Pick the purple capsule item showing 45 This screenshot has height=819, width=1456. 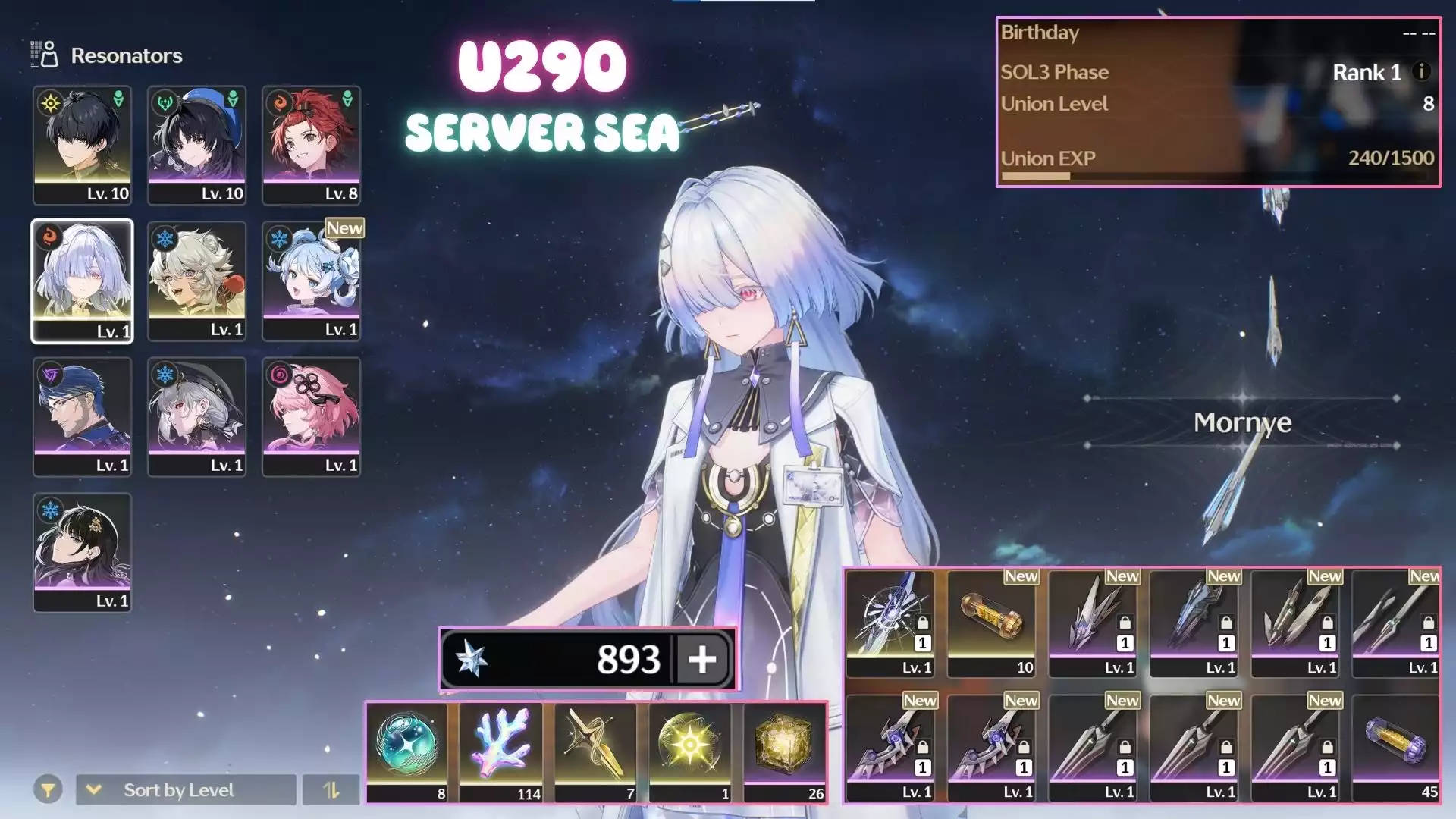1395,748
